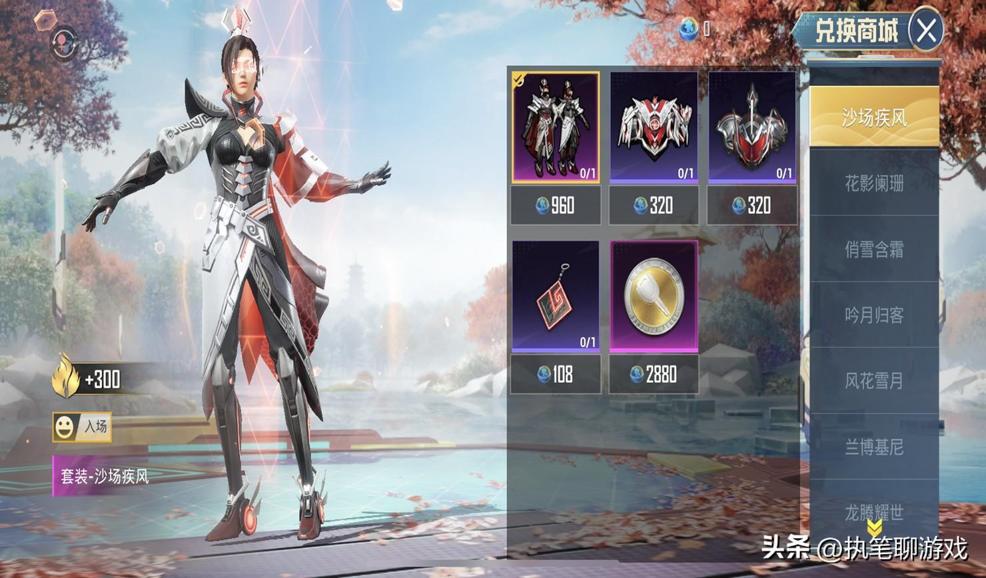The image size is (986, 578).
Task: Select the 龙腾耀世 tab
Action: click(873, 512)
